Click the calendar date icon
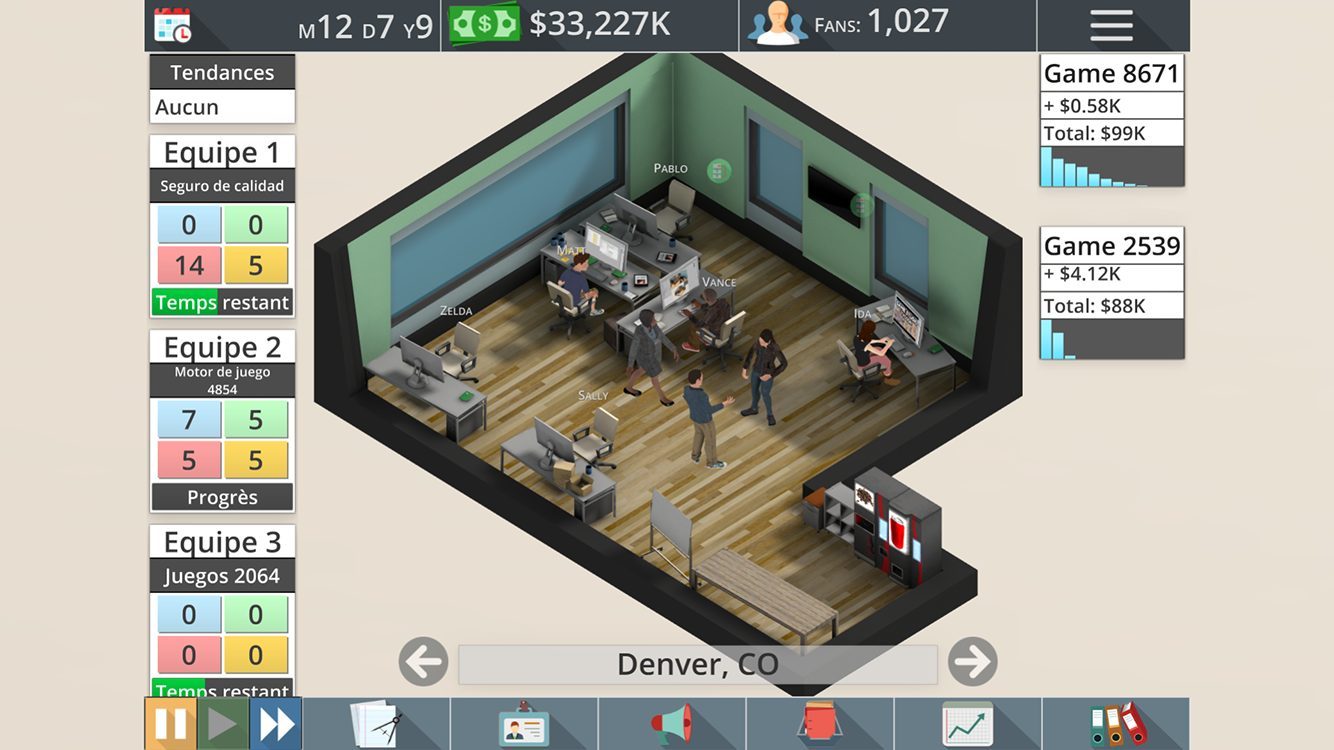 [x=173, y=25]
